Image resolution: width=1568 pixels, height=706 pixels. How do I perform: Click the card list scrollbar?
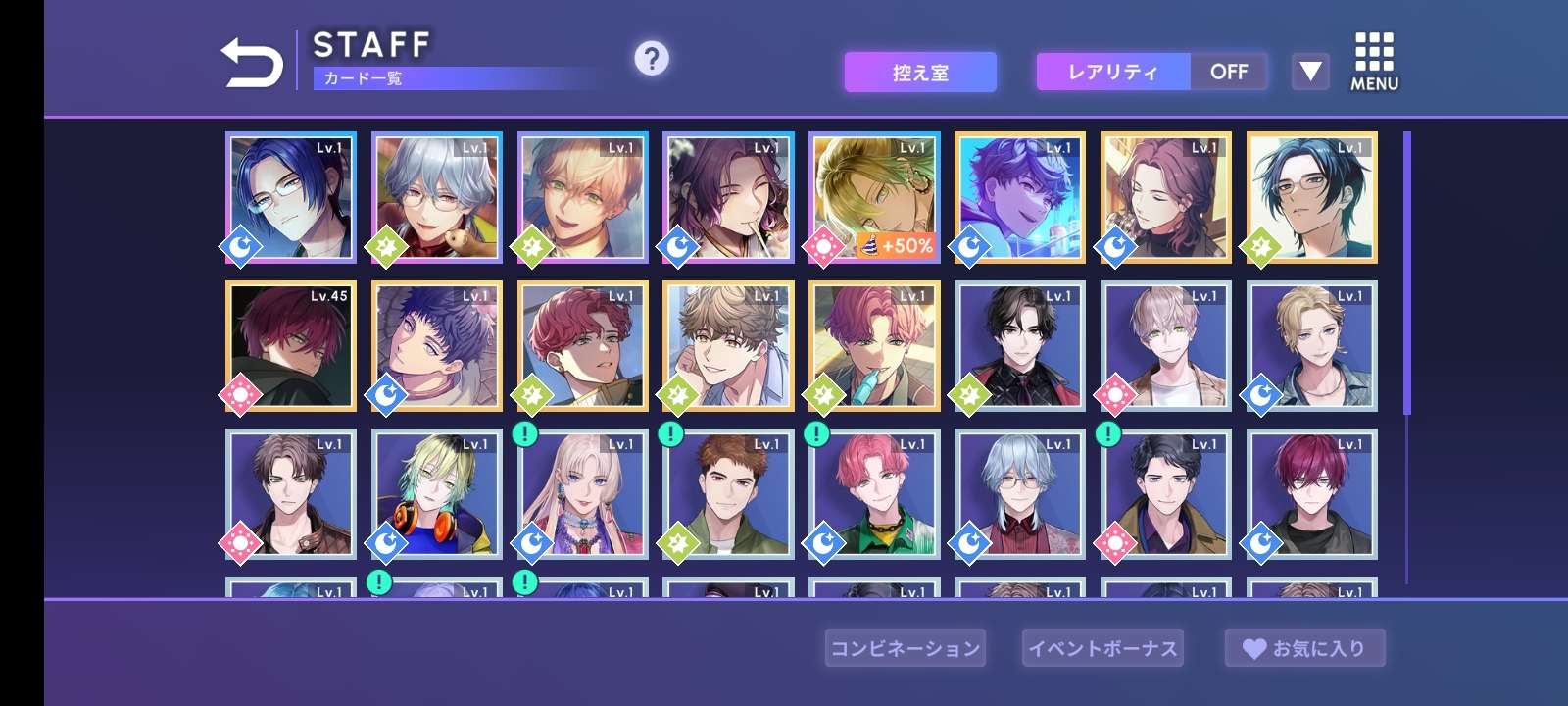coord(1407,275)
